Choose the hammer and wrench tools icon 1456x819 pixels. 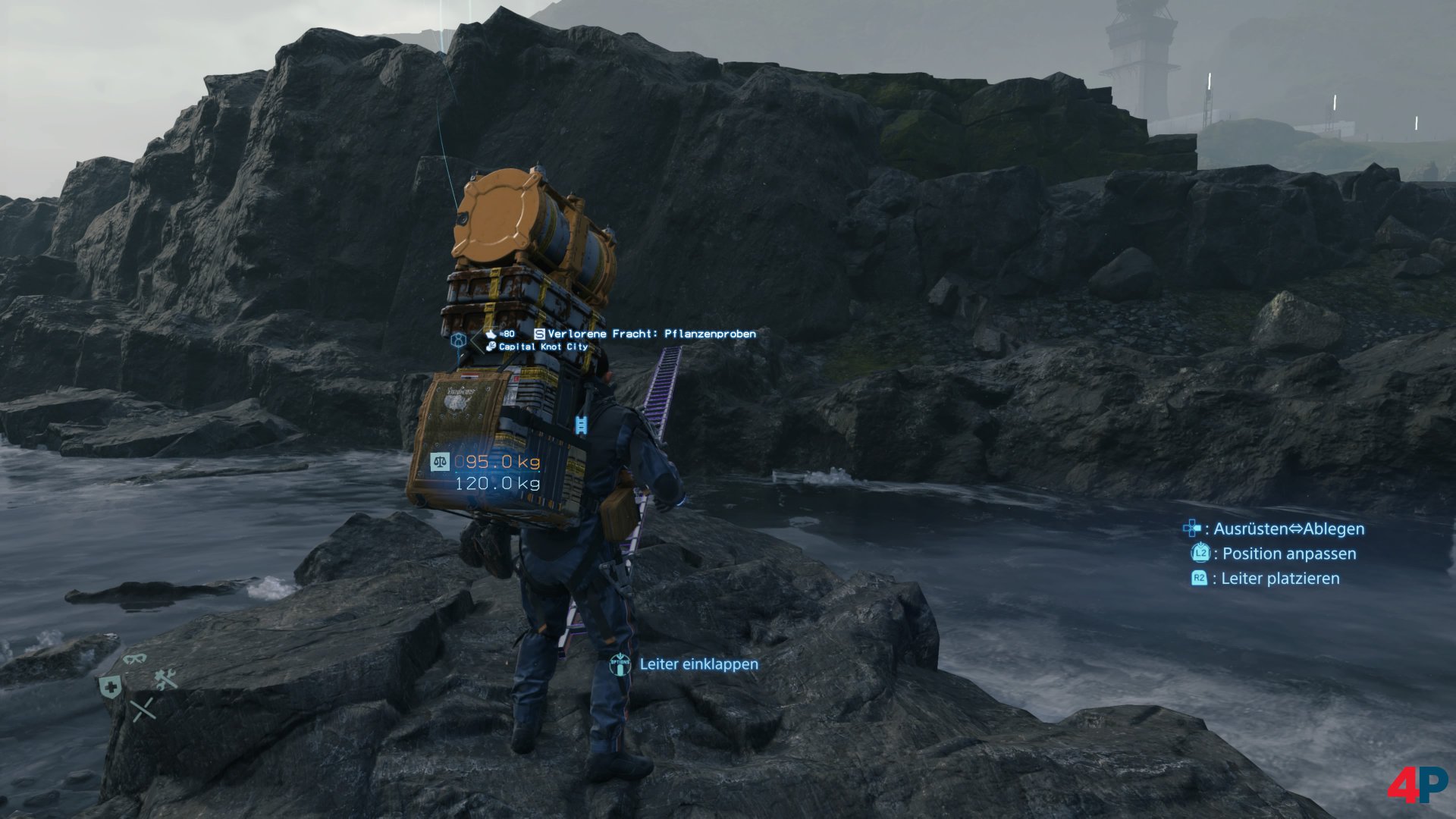click(x=166, y=679)
